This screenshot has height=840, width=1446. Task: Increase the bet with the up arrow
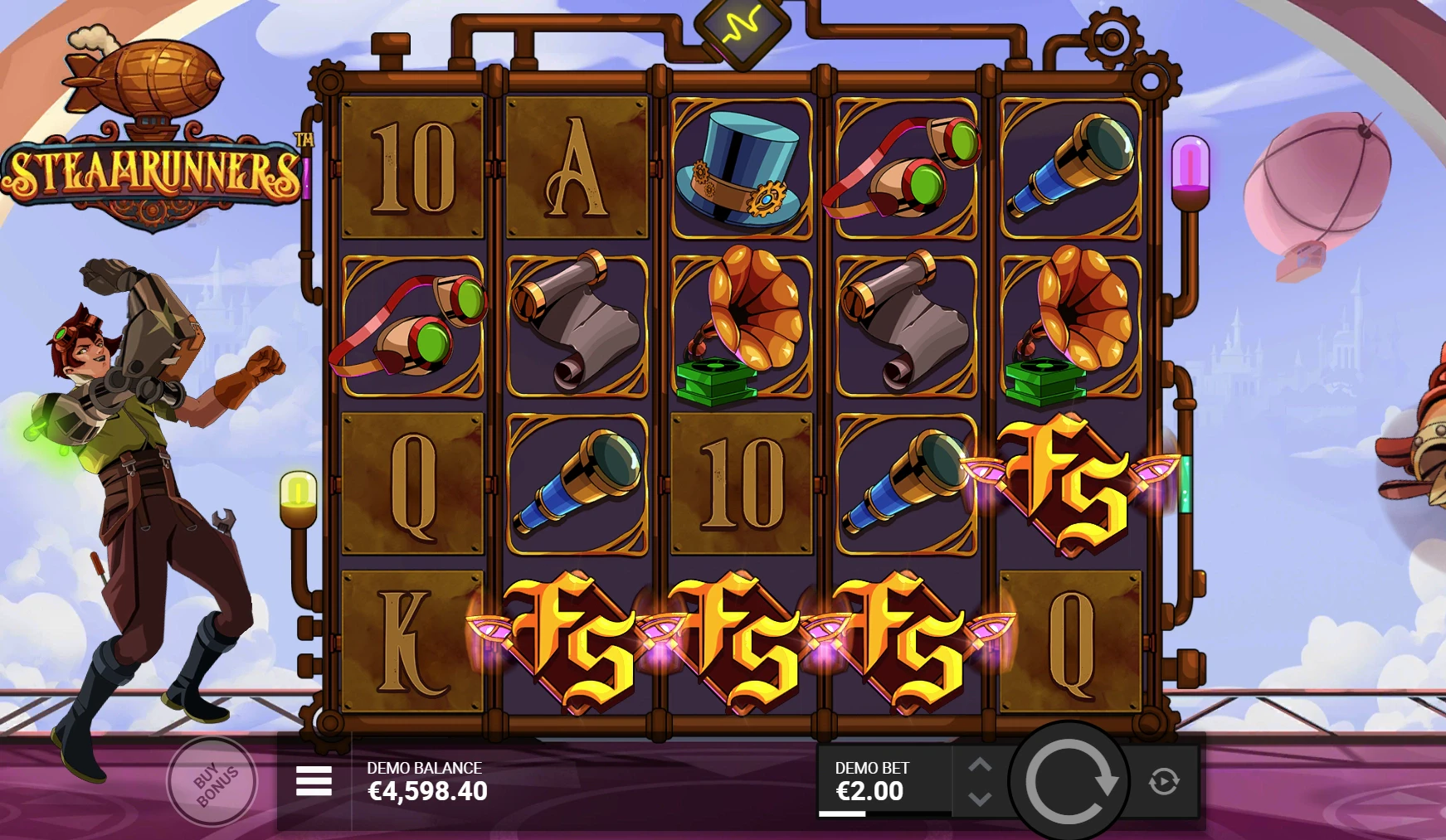[980, 764]
